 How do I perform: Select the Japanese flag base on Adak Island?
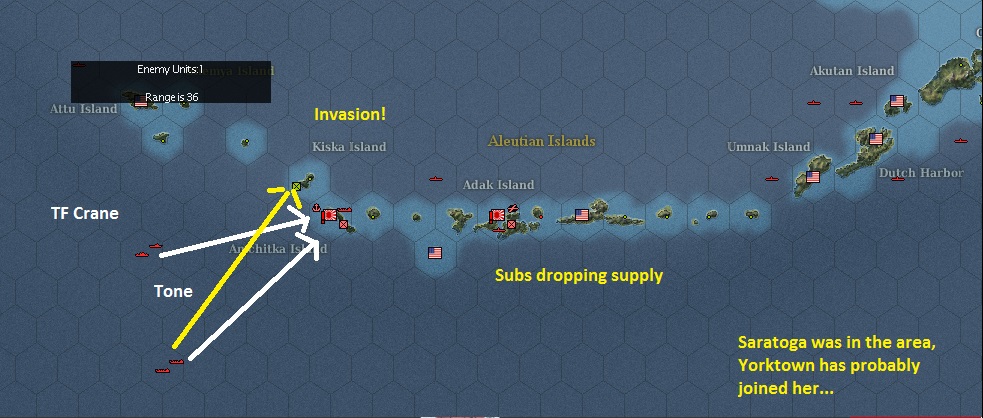tap(496, 215)
